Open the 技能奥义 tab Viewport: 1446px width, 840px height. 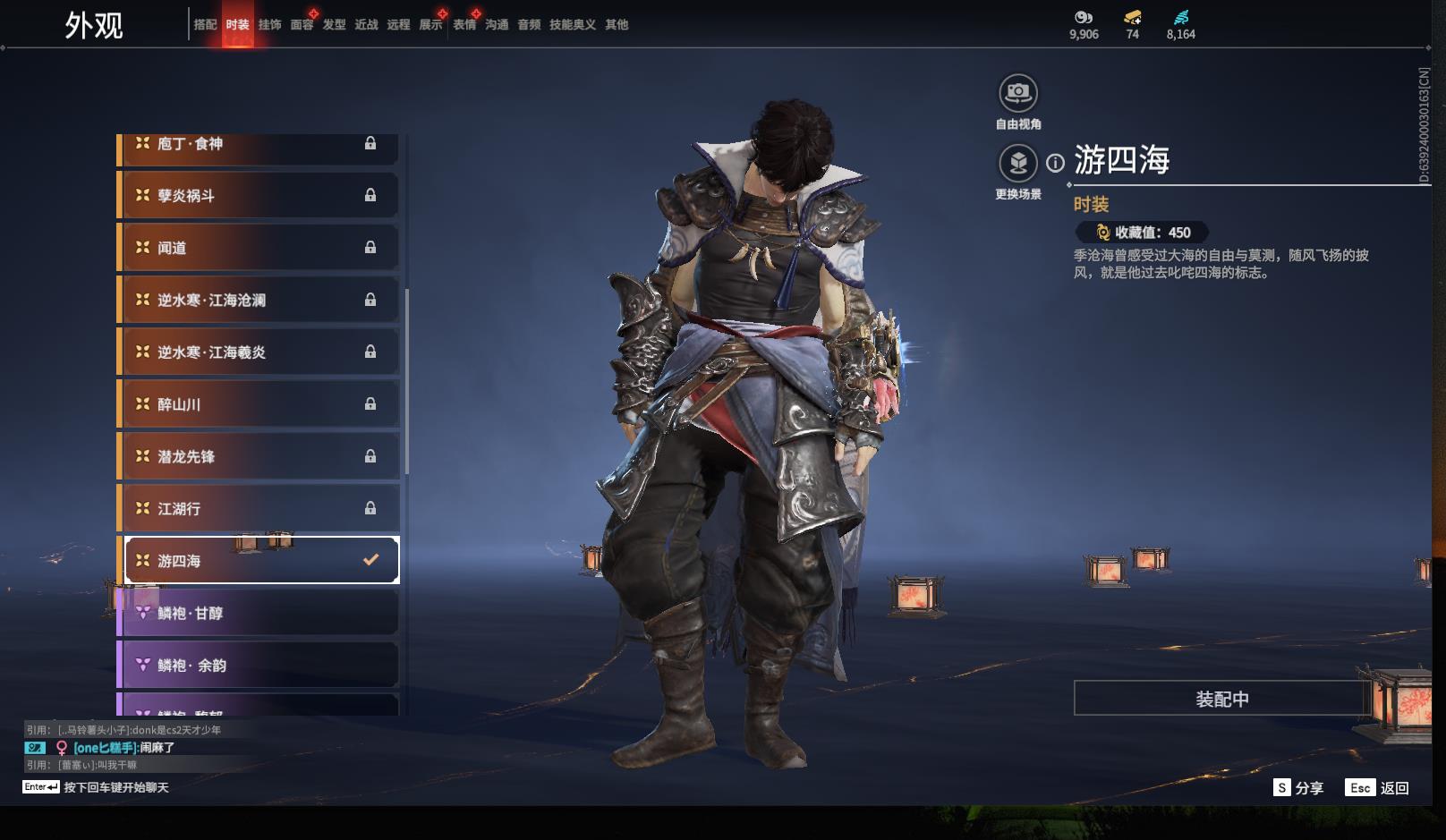point(572,25)
